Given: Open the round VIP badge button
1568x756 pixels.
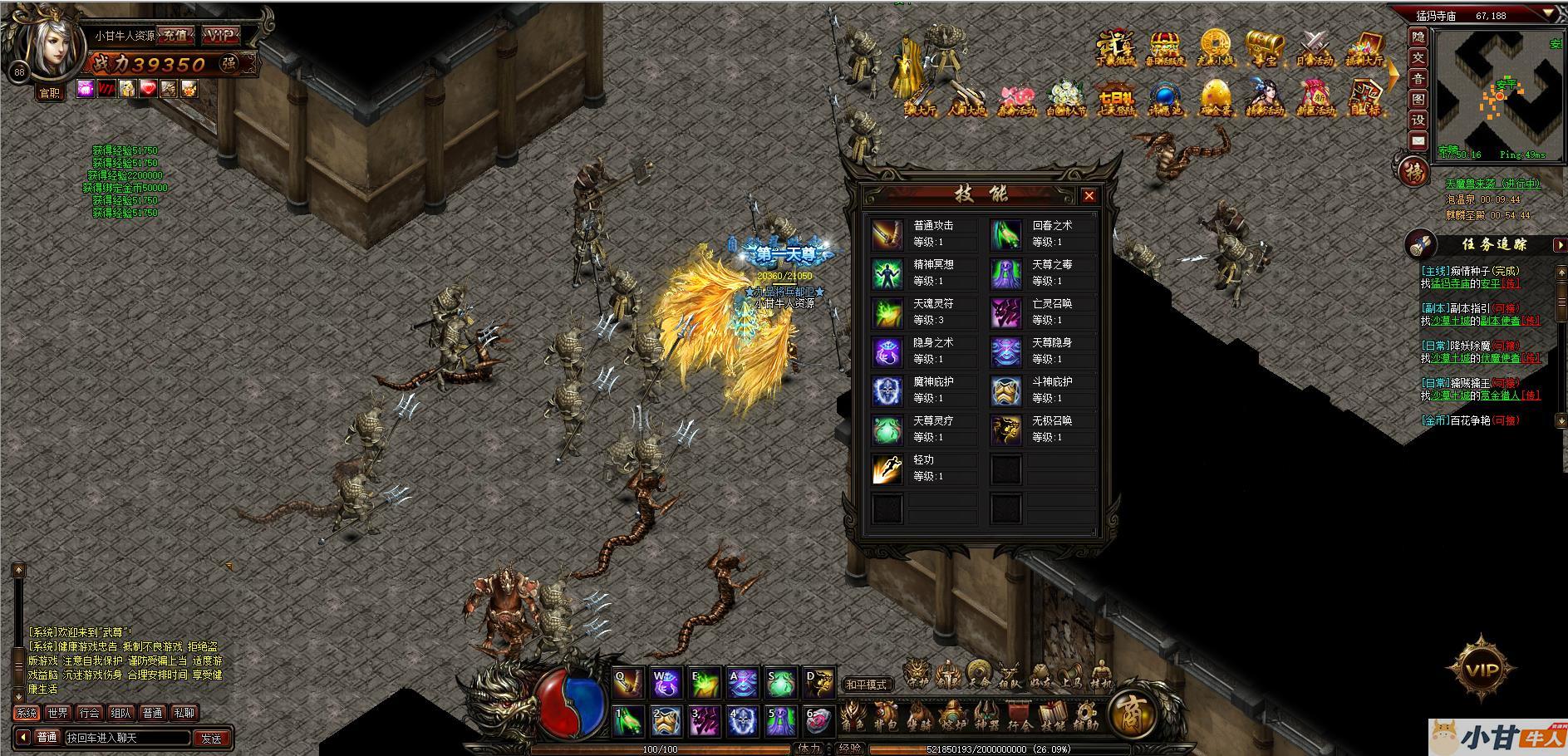Looking at the screenshot, I should click(1482, 669).
